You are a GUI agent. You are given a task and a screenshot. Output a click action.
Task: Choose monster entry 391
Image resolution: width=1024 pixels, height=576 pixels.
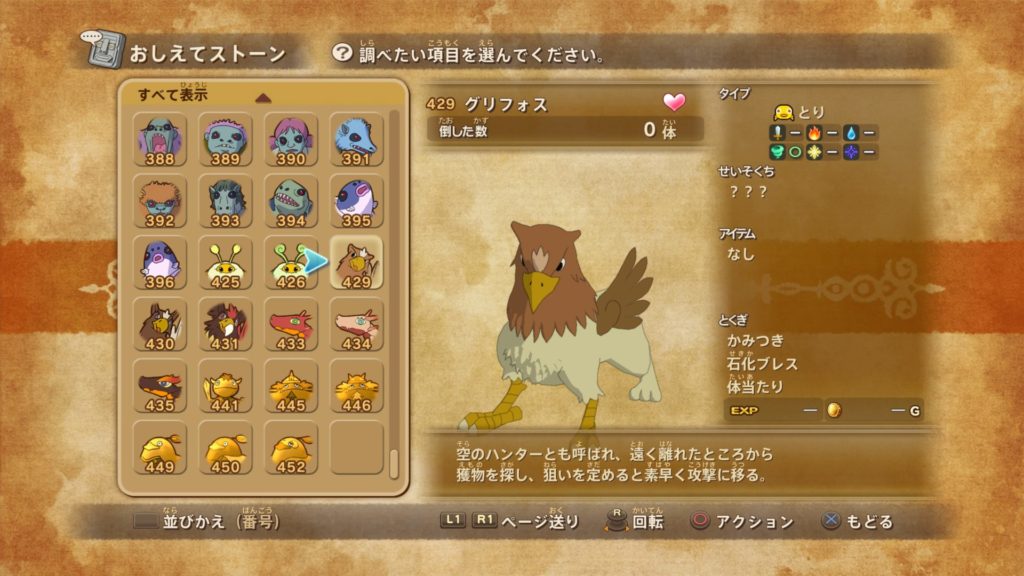pyautogui.click(x=356, y=140)
